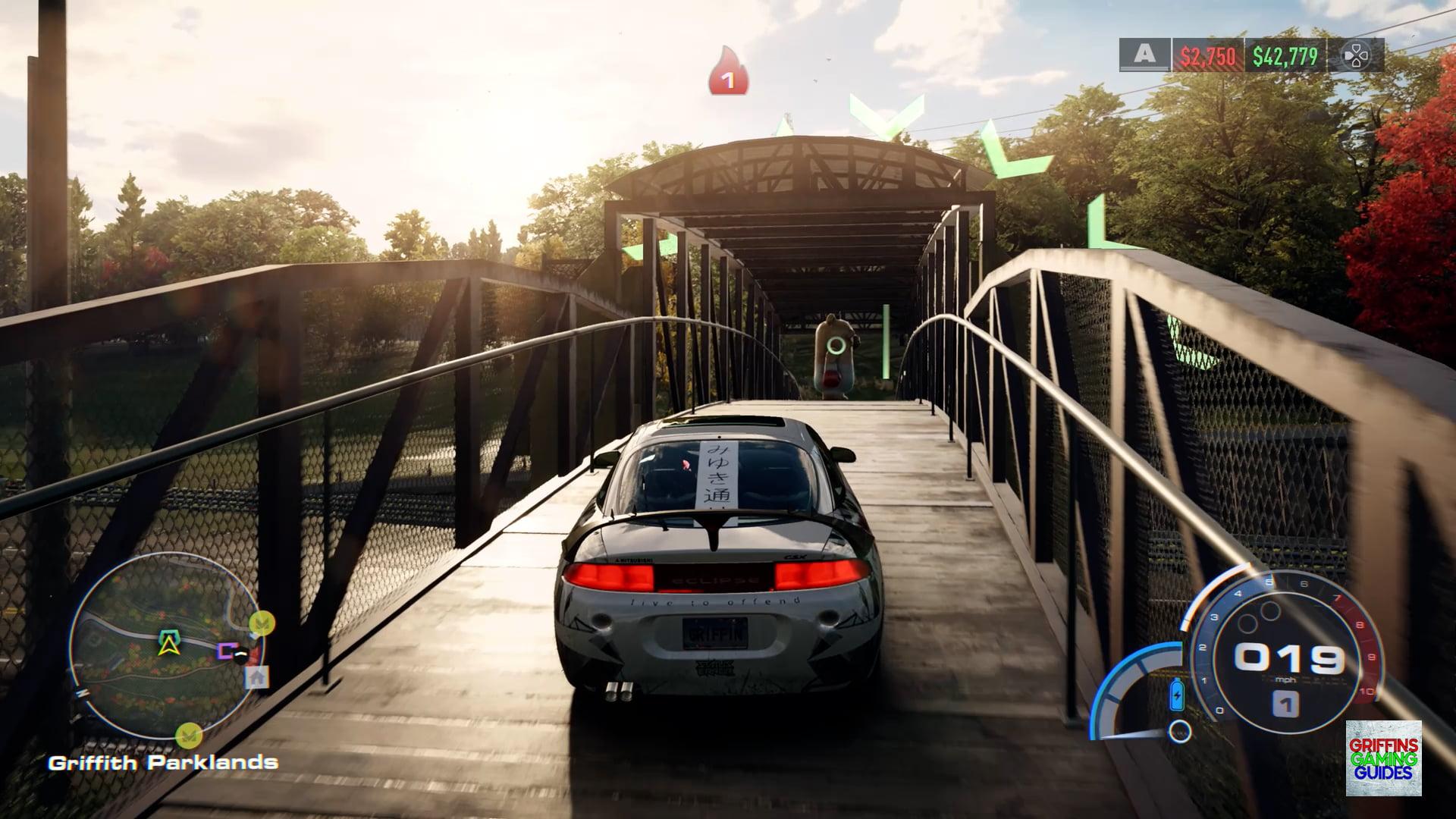
Task: Open the Griffins Gaming Guides channel logo
Action: click(x=1383, y=758)
